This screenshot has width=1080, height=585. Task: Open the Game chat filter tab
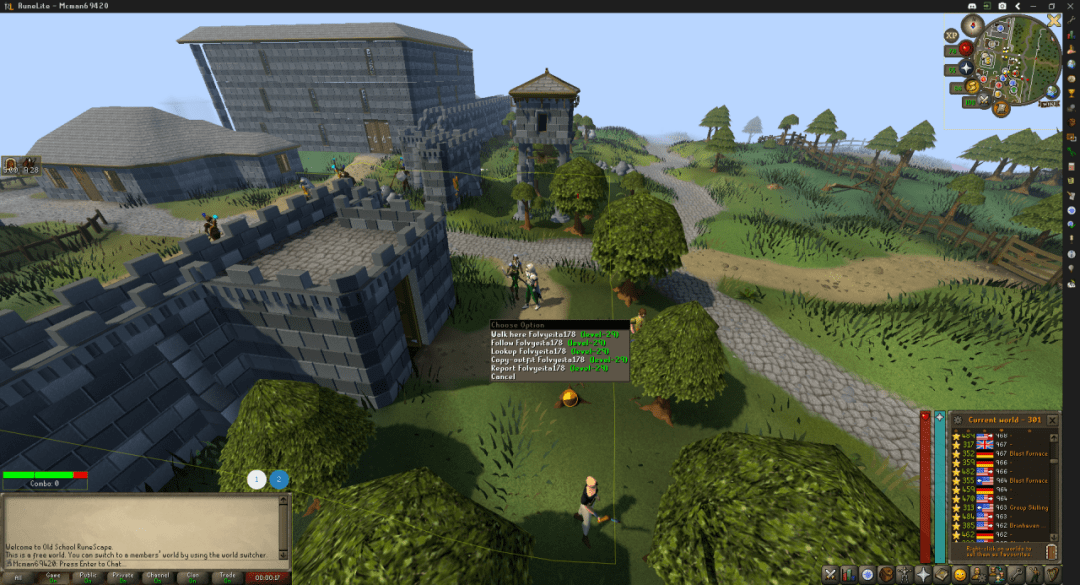tap(53, 577)
